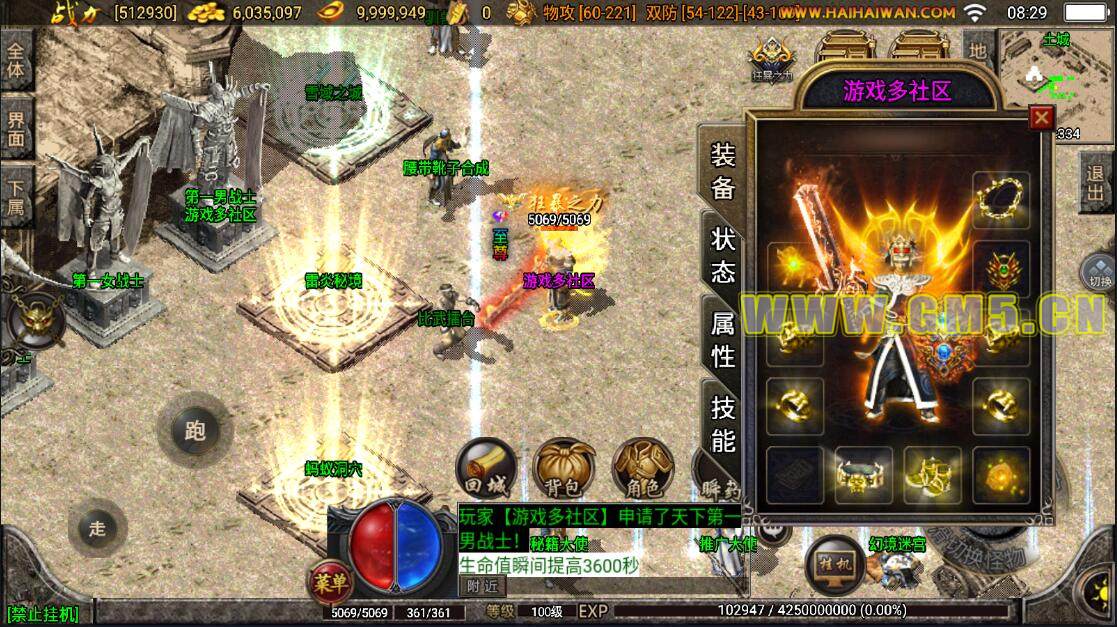
Task: Select the 下属 side tab
Action: tap(16, 194)
